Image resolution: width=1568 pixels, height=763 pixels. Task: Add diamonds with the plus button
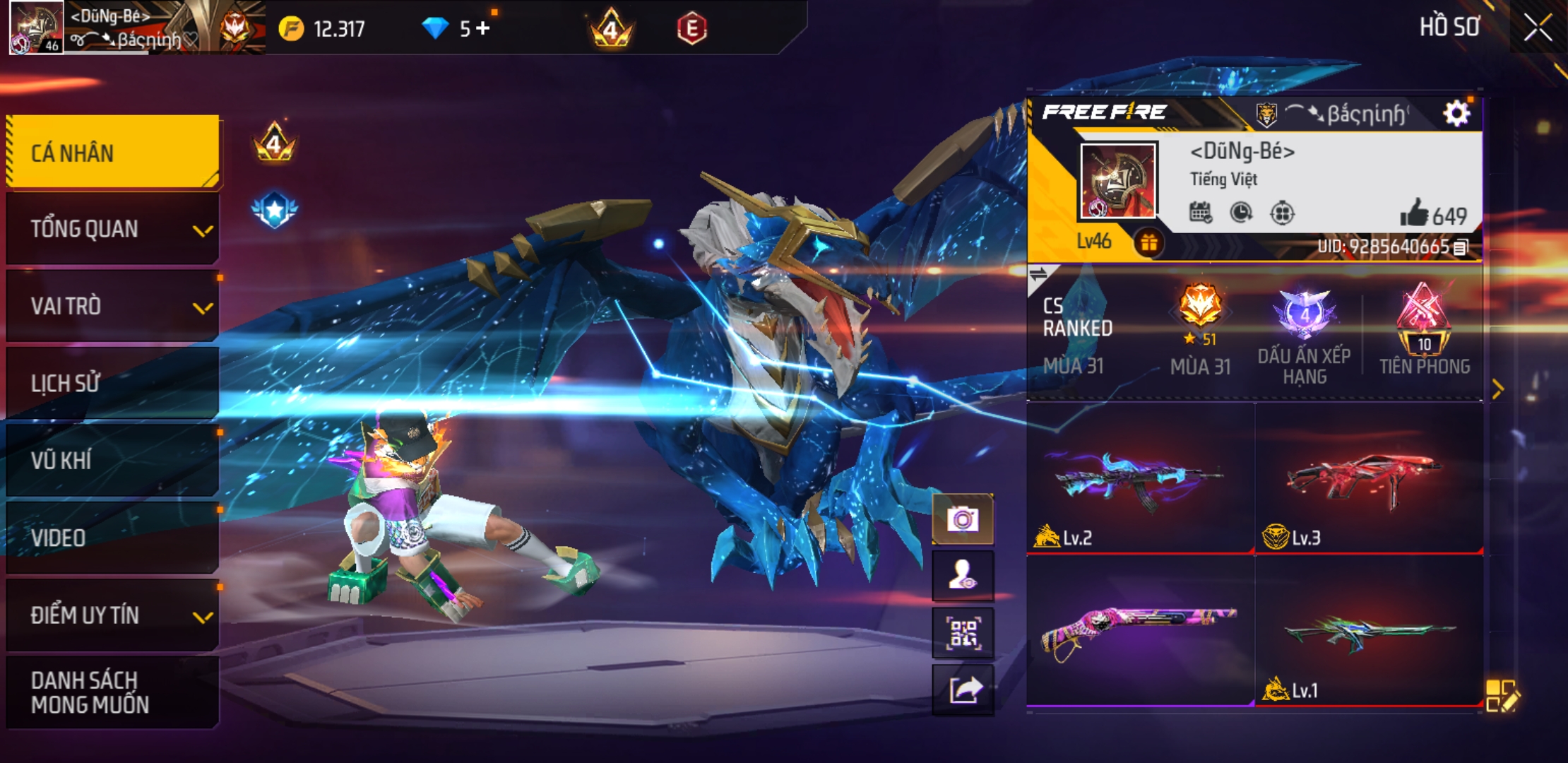(x=482, y=28)
